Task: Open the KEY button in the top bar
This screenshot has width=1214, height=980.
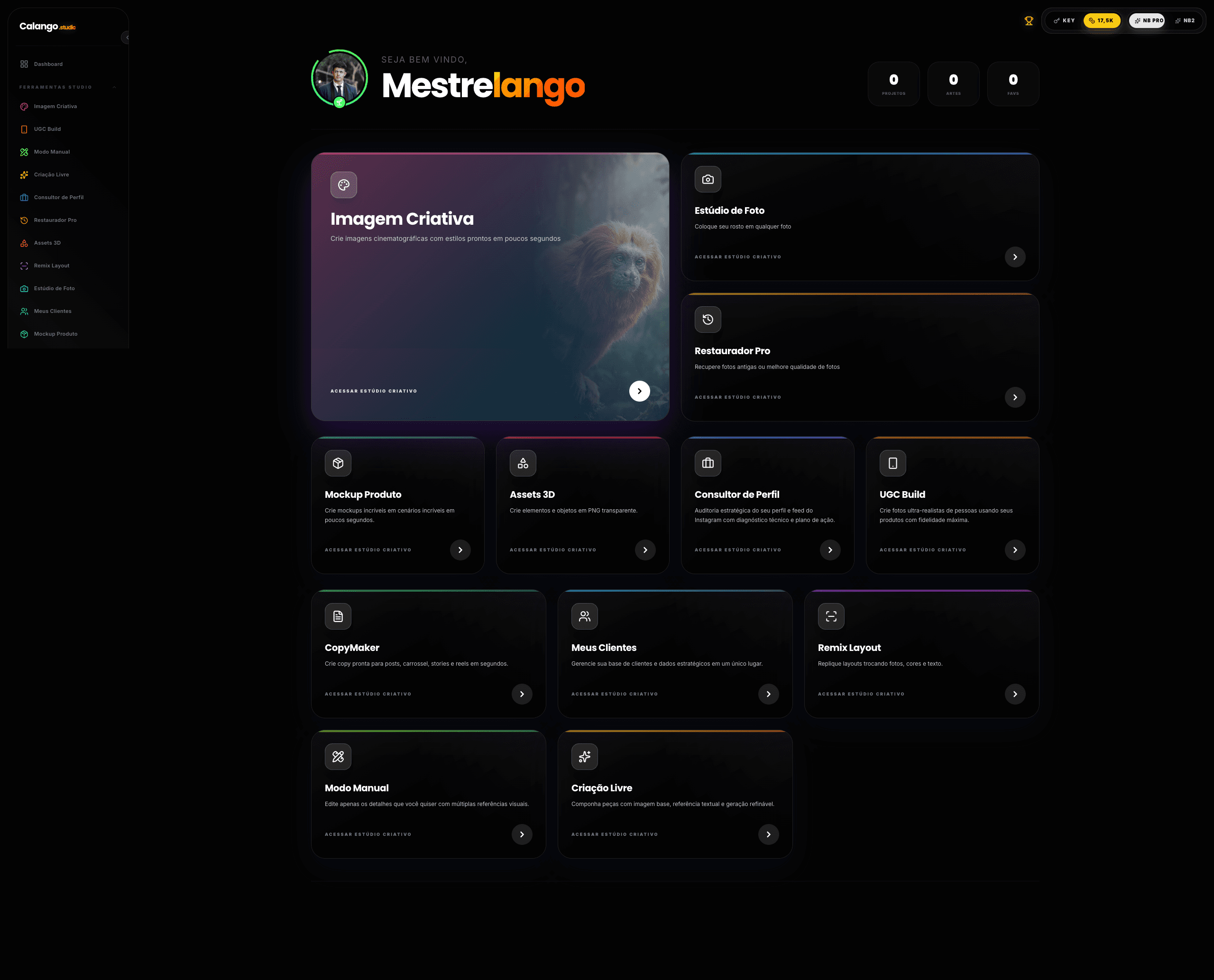Action: coord(1064,21)
